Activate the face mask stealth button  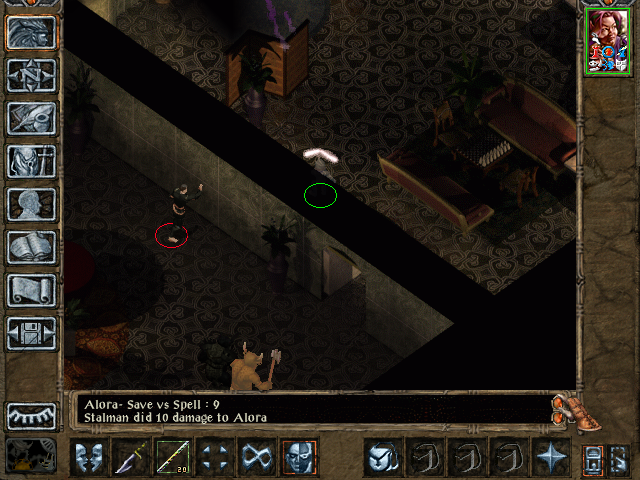click(x=297, y=456)
